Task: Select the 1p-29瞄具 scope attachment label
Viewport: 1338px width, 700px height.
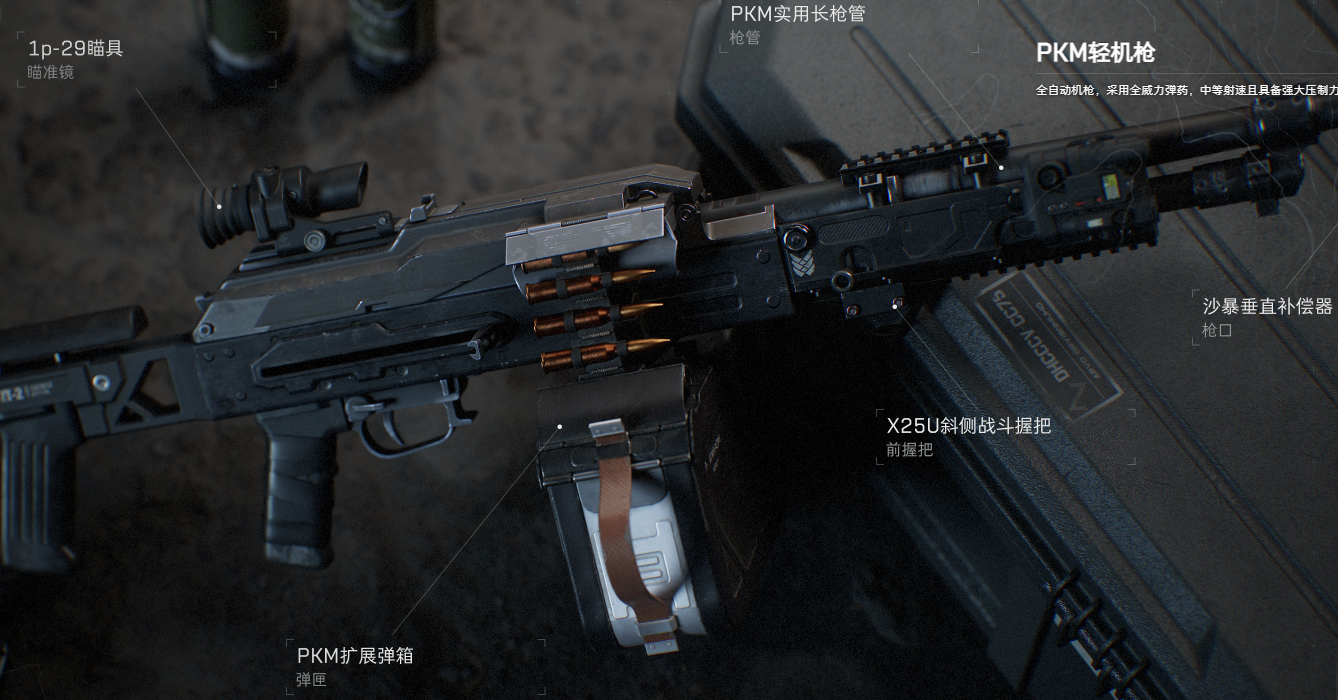Action: click(x=76, y=48)
